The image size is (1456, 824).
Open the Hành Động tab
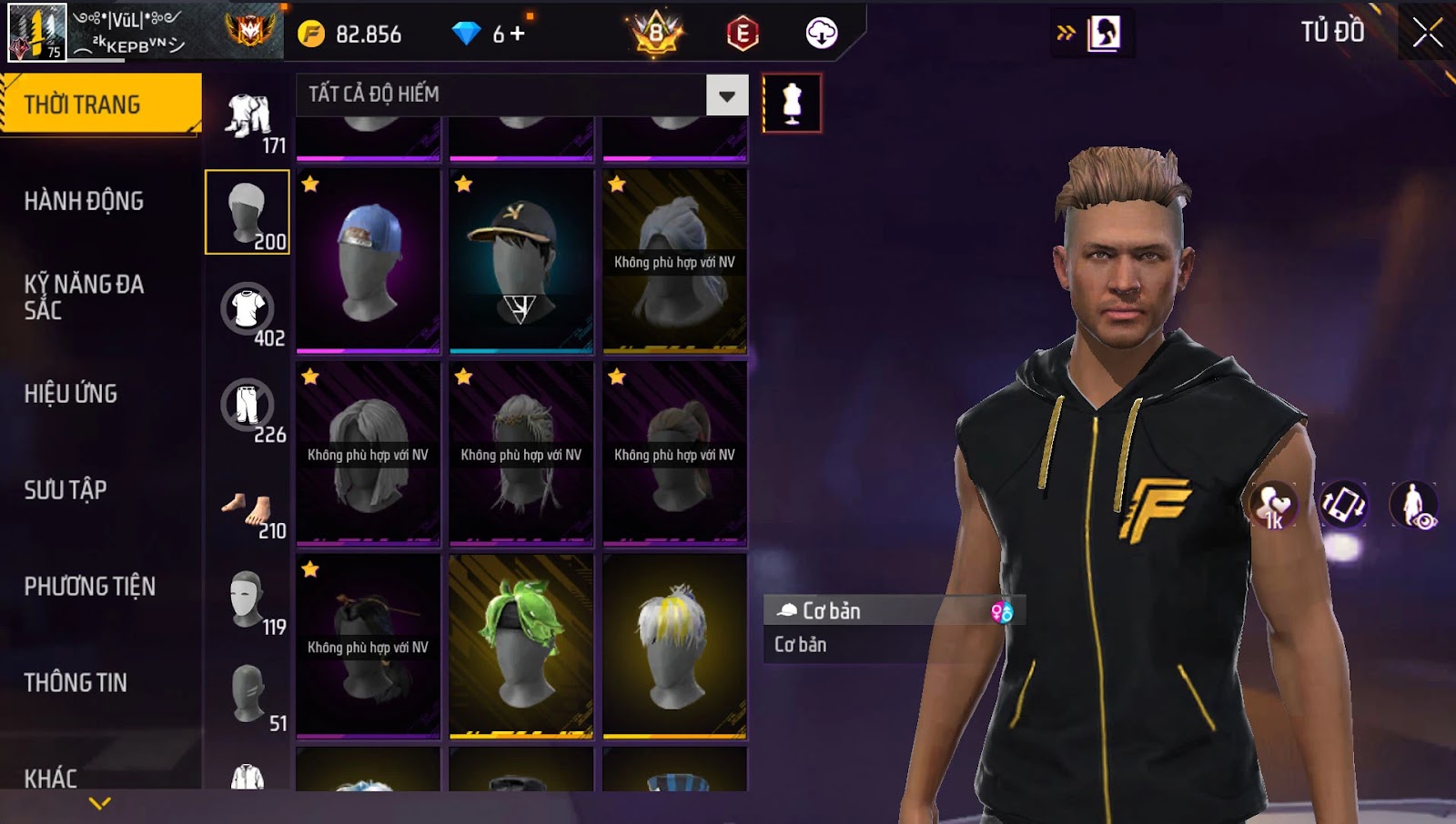point(84,201)
